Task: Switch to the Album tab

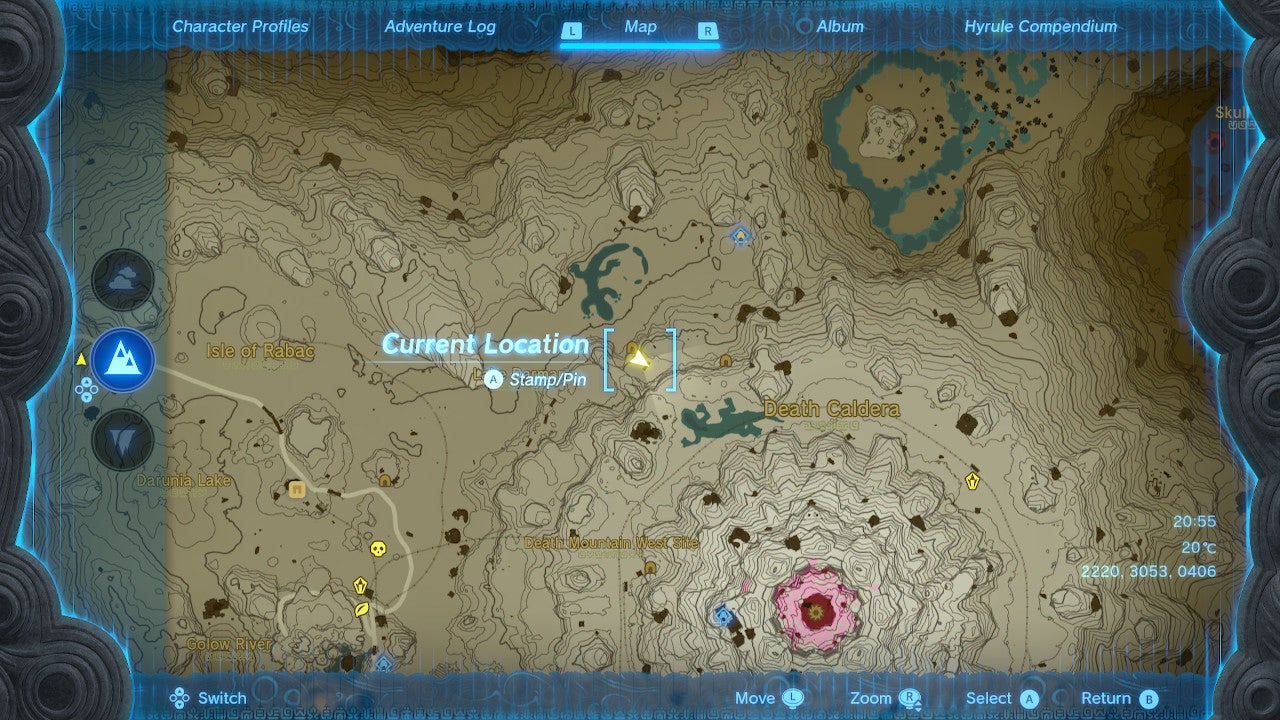Action: 840,27
